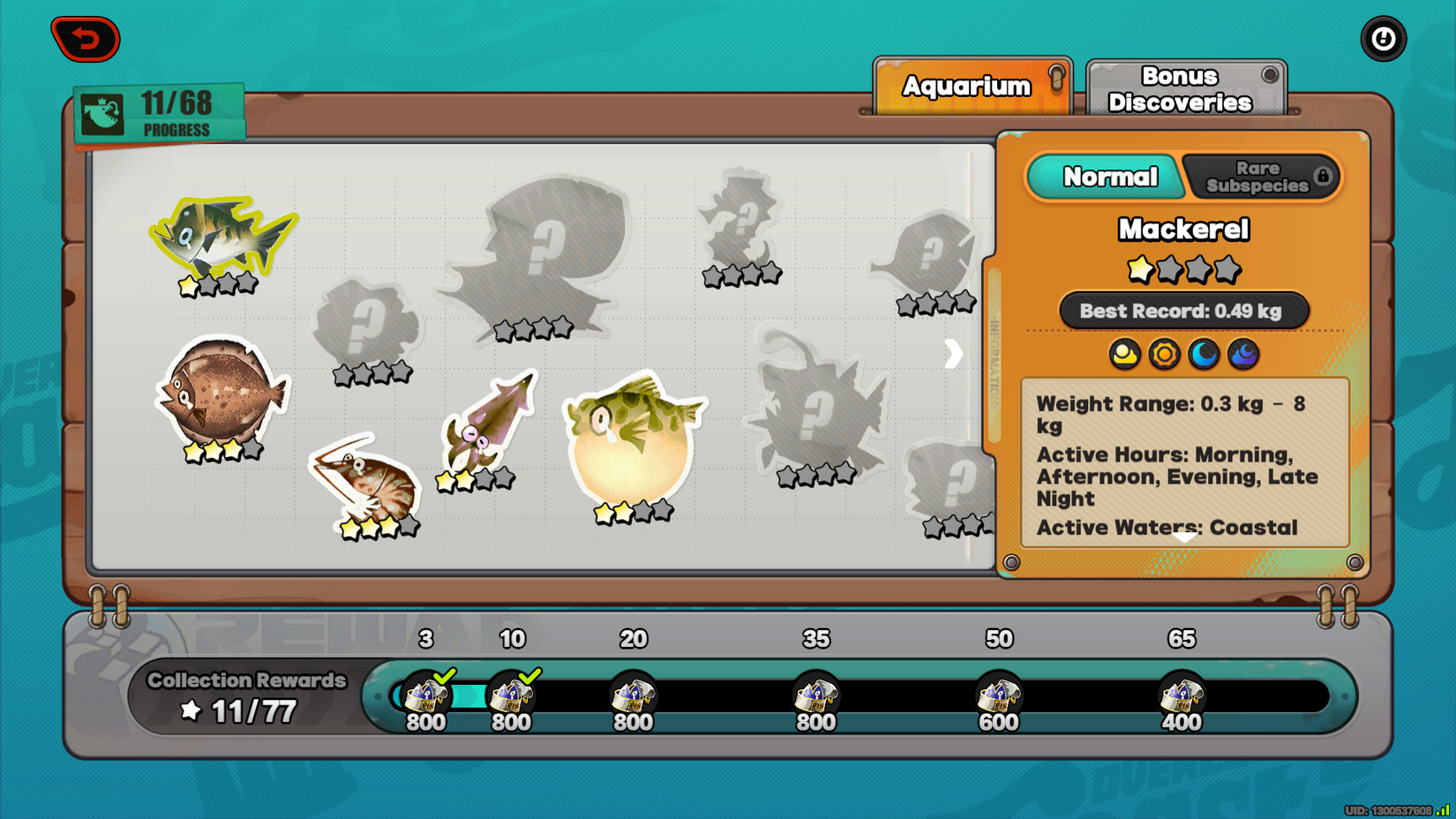The image size is (1456, 819).
Task: Open the Bonus Discoveries tab
Action: [1184, 88]
